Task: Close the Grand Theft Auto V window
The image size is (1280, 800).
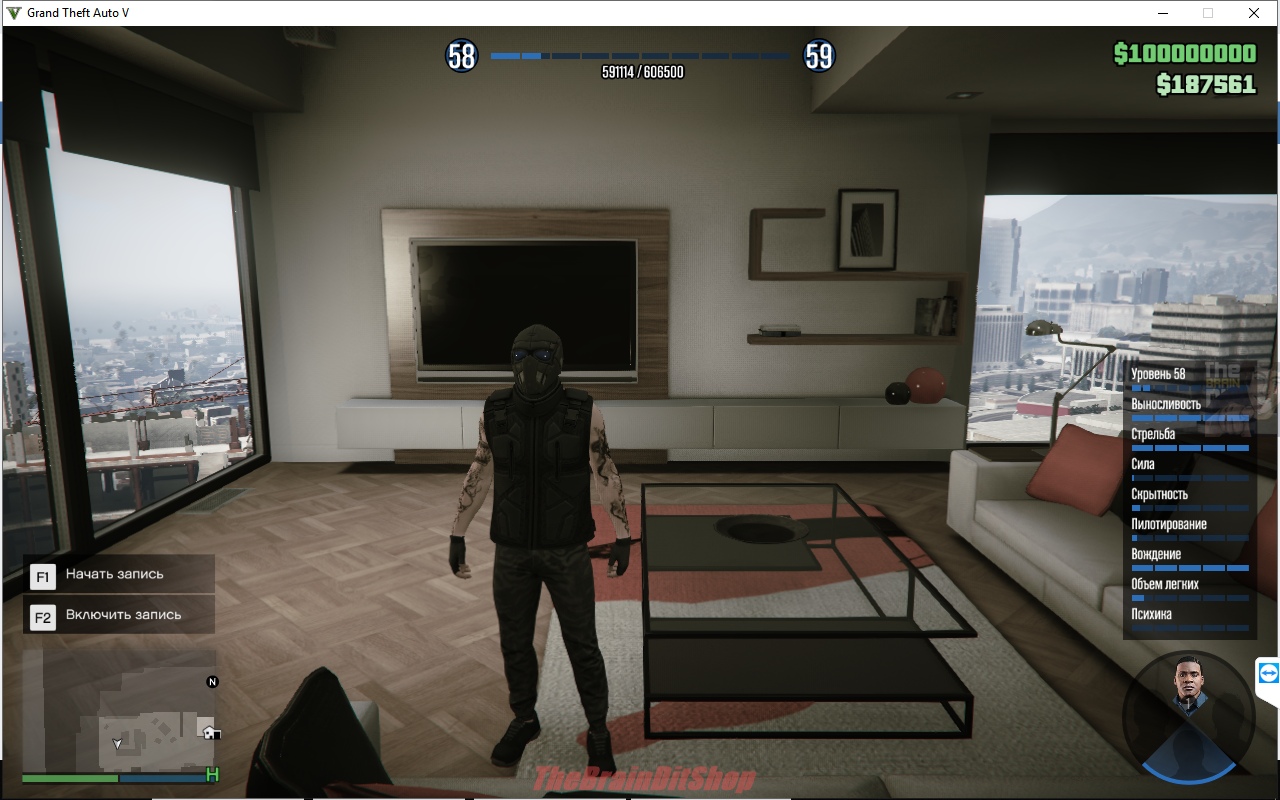Action: coord(1253,13)
